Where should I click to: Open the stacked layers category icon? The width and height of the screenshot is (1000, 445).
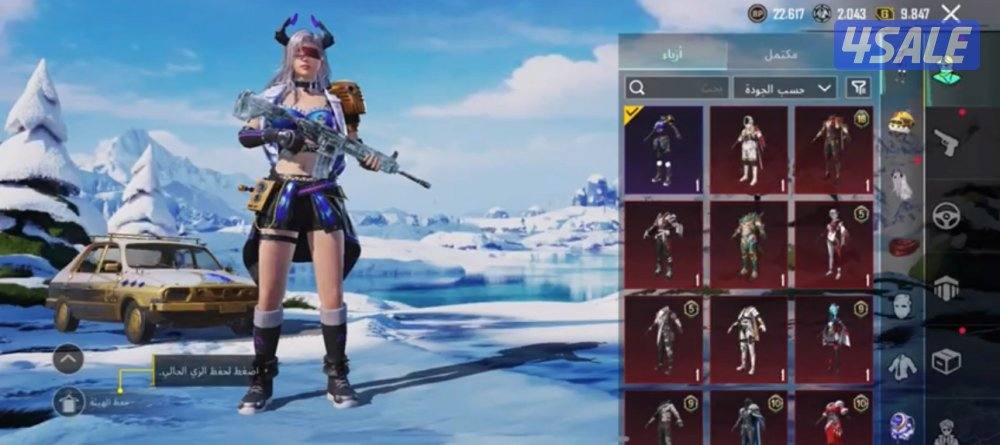coord(945,289)
